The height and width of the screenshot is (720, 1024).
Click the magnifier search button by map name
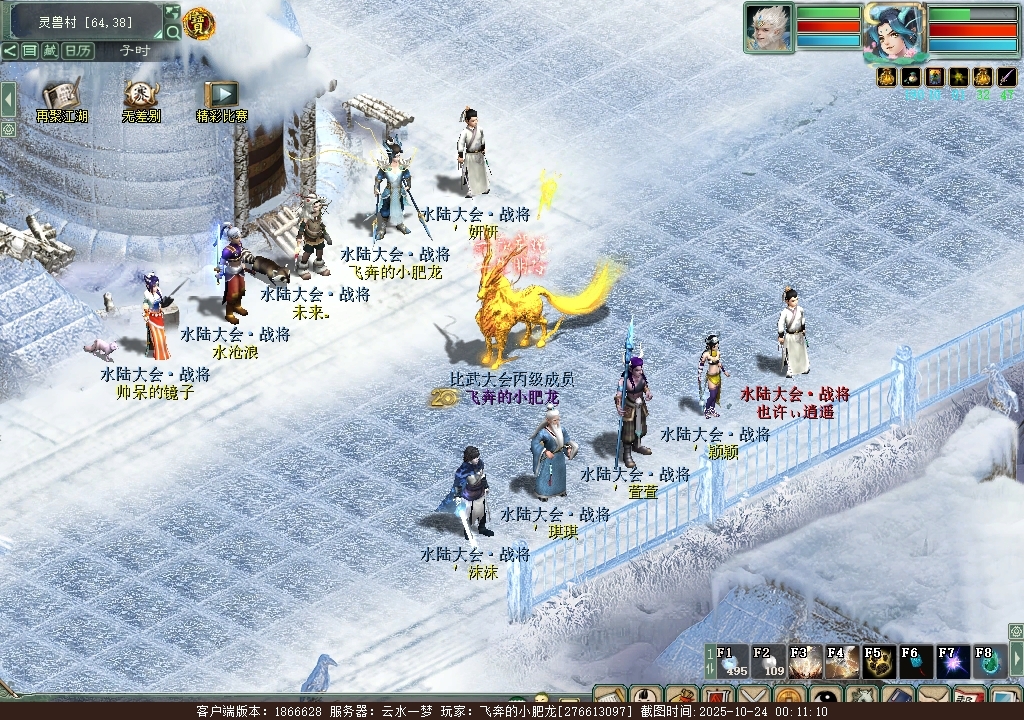click(173, 32)
